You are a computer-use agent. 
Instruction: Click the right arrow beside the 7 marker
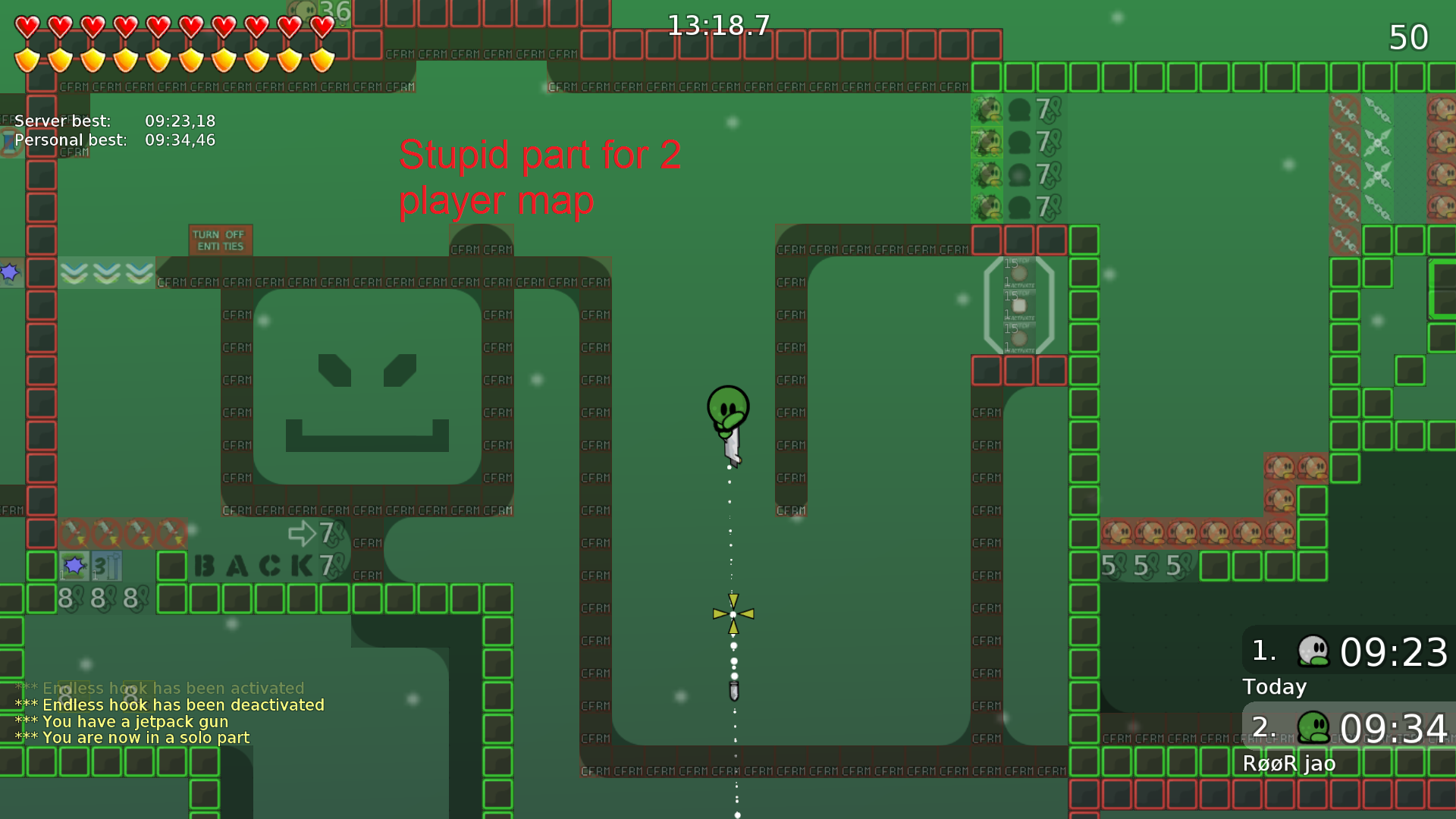coord(302,533)
